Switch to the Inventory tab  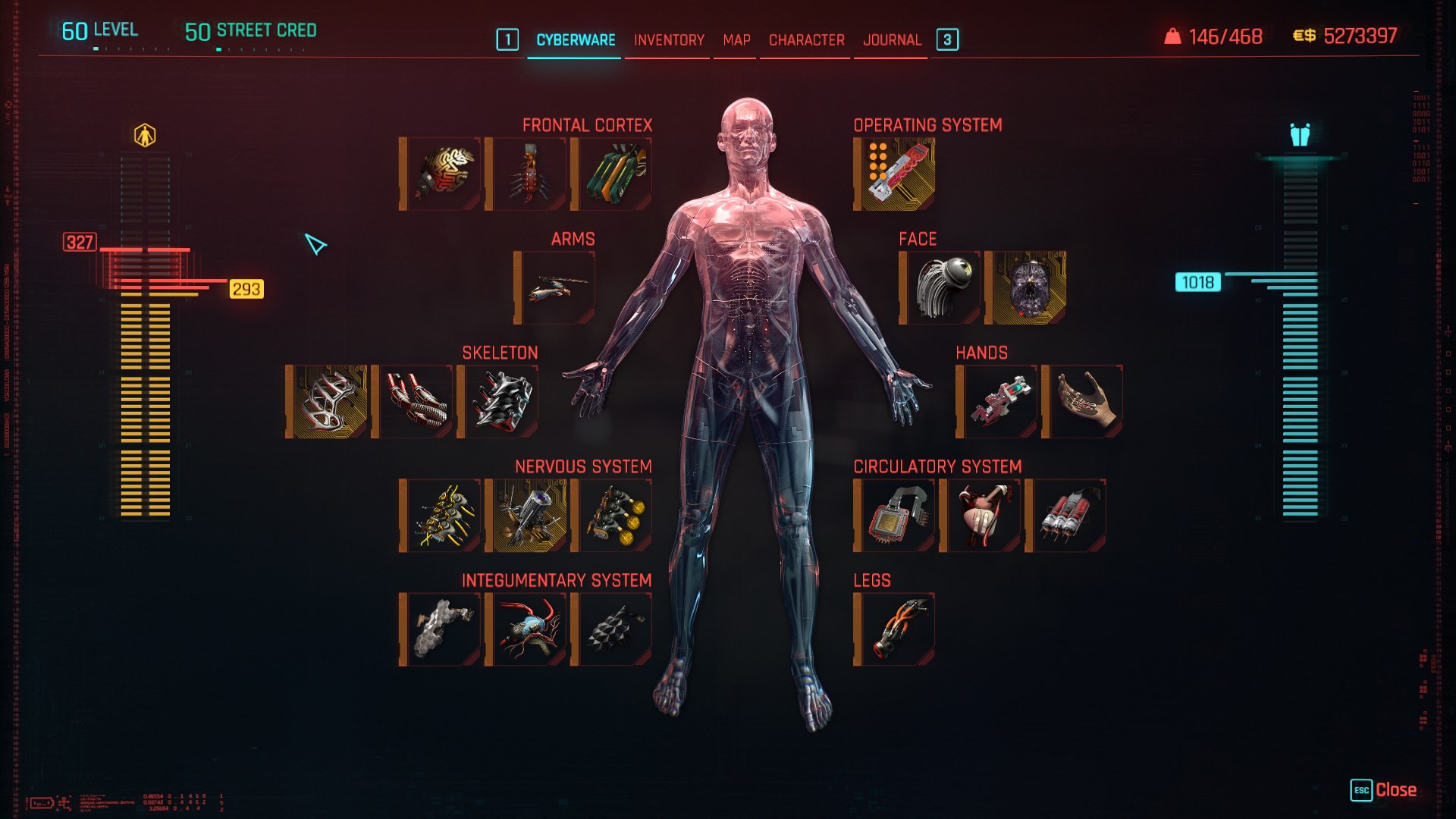[x=669, y=40]
